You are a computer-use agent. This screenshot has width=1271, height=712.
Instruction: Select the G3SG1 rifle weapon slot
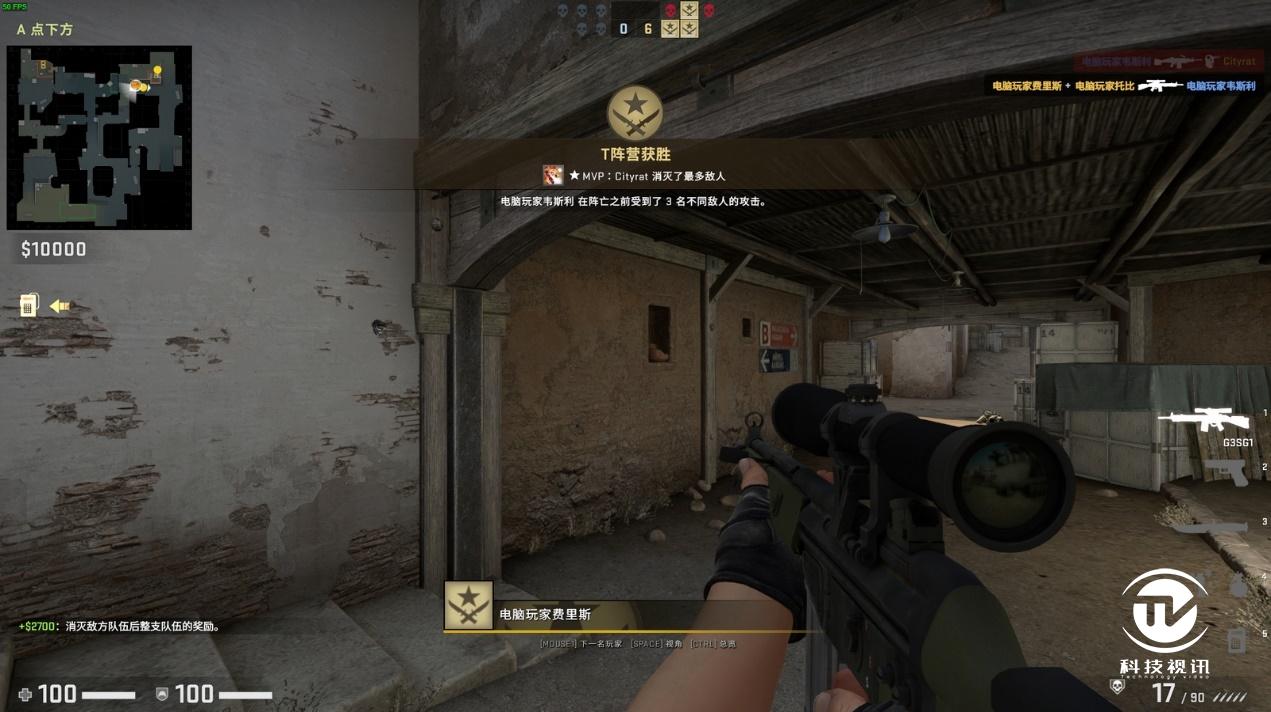[1206, 420]
